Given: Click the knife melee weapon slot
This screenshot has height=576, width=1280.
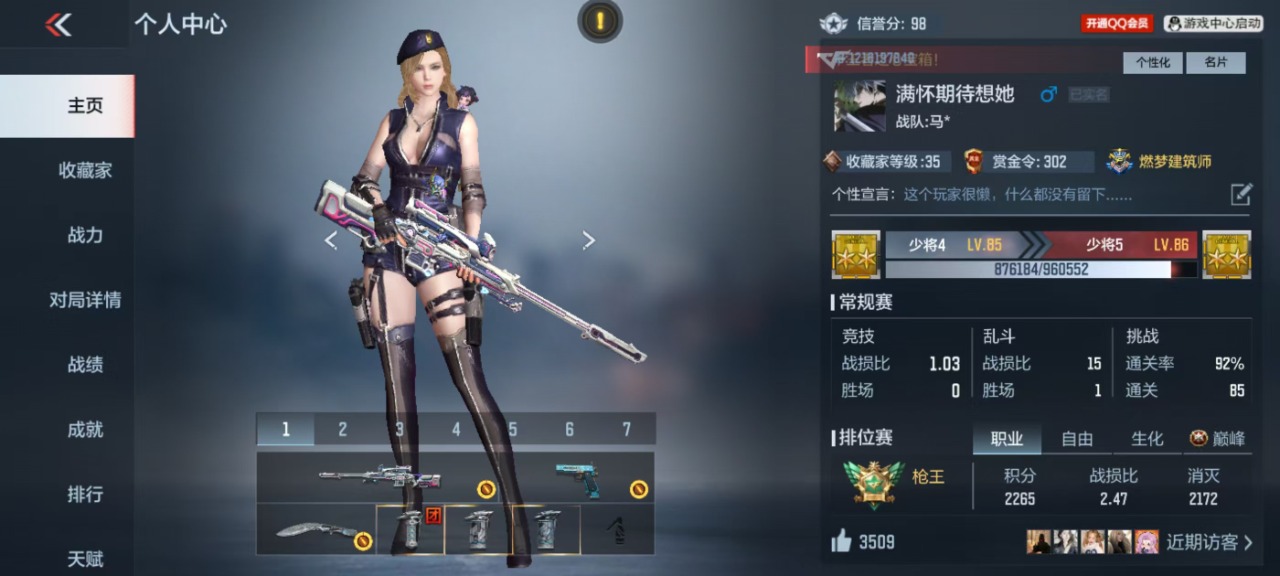Looking at the screenshot, I should tap(315, 529).
